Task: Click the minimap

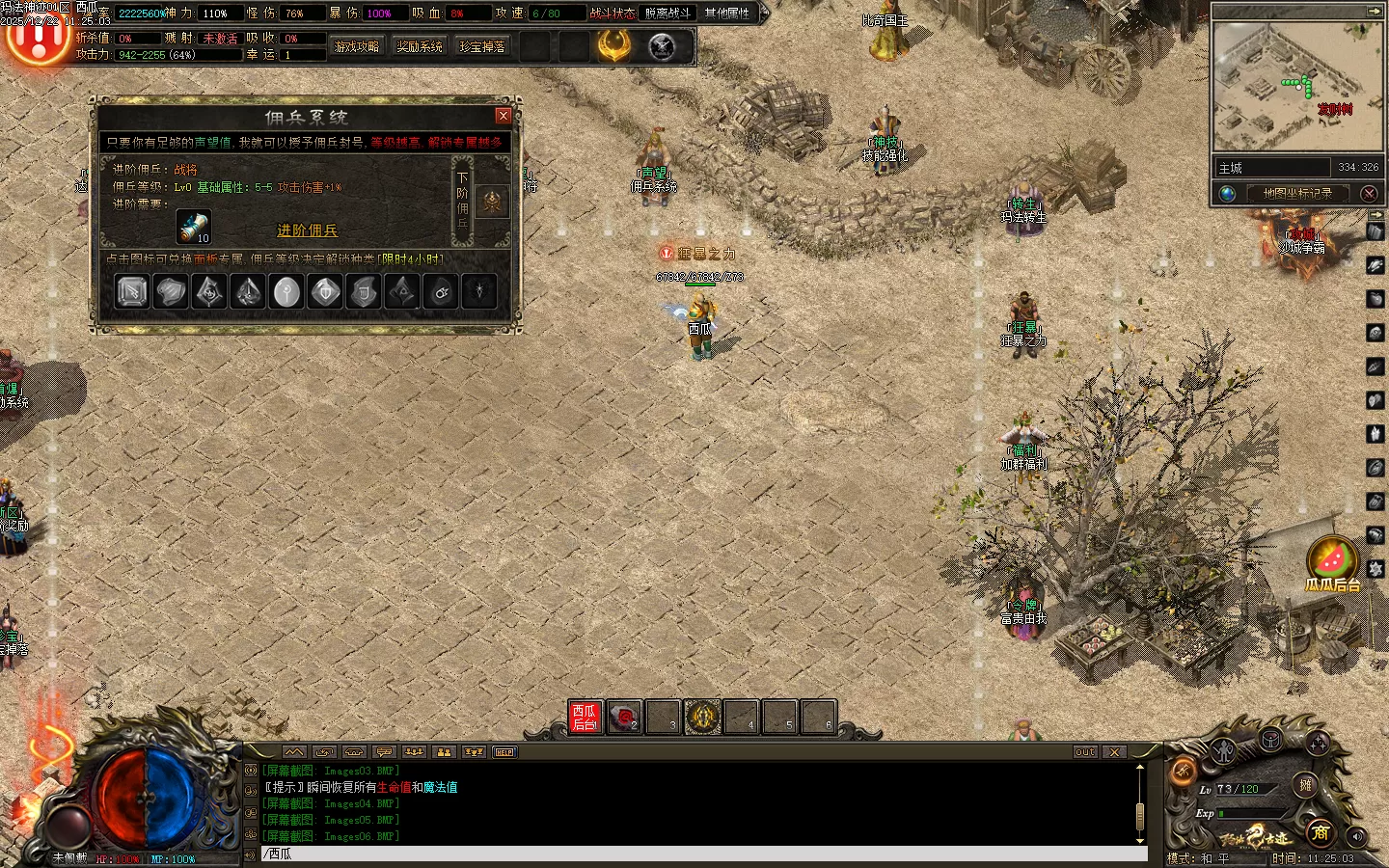Action: (1295, 87)
